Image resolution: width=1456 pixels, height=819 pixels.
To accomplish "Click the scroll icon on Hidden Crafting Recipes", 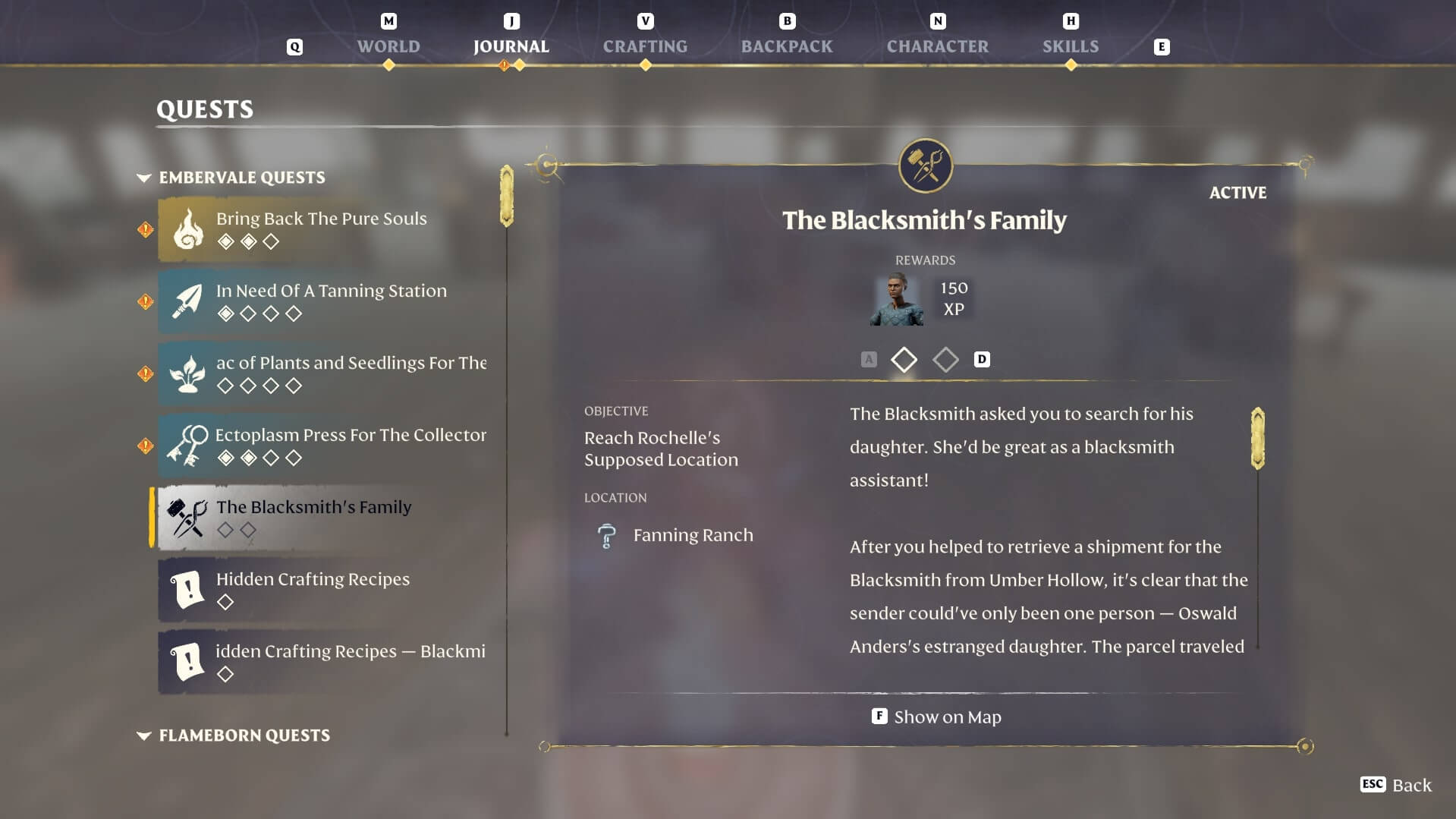I will point(187,590).
